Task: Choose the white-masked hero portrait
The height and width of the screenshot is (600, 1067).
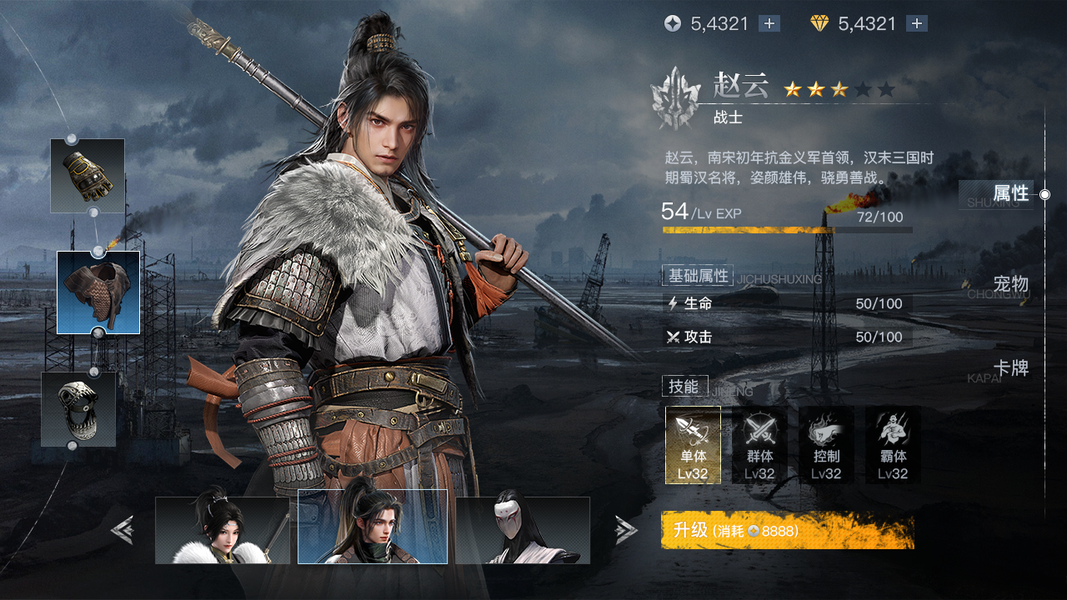Action: click(x=522, y=531)
